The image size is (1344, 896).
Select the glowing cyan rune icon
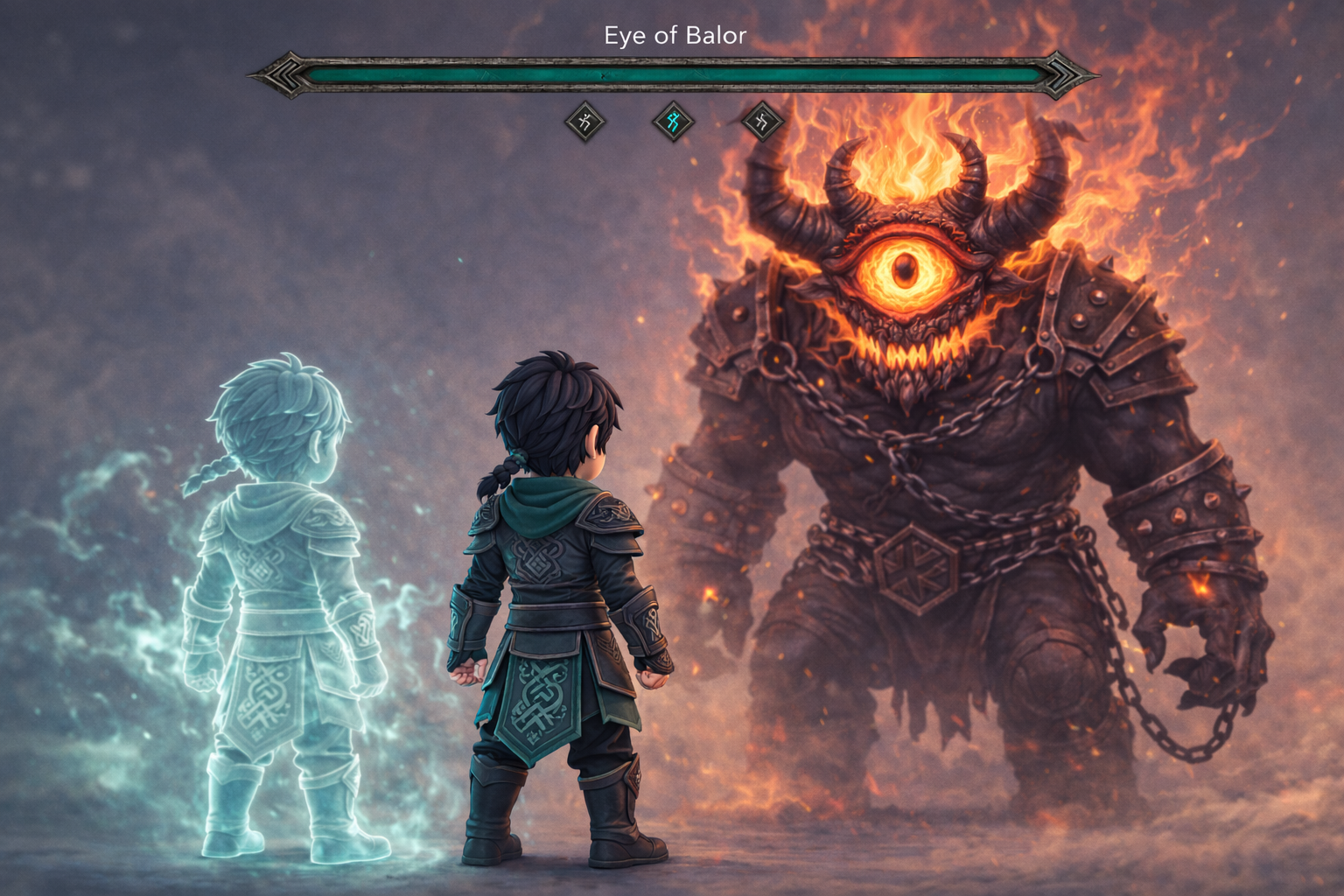coord(673,122)
